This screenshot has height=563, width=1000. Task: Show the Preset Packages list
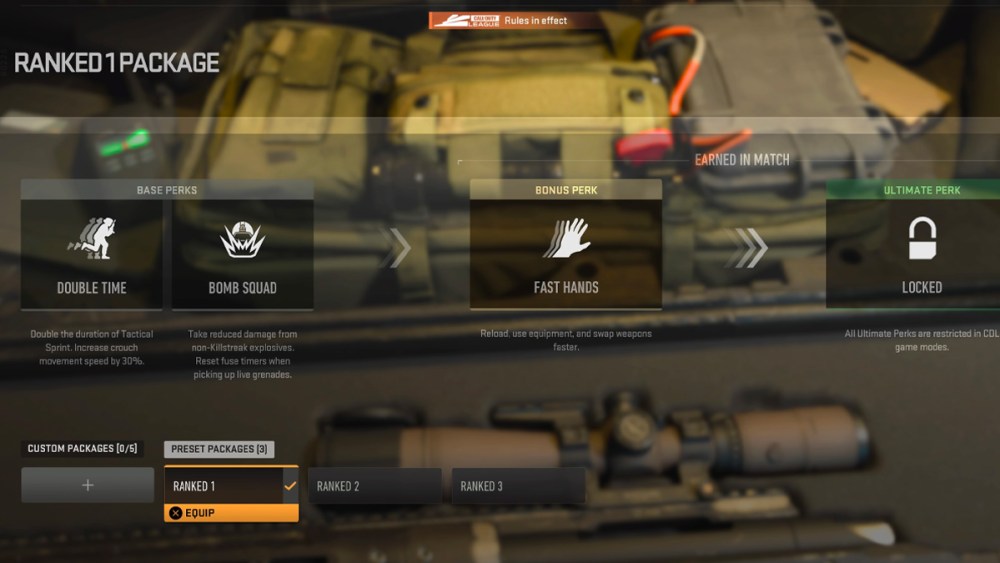pyautogui.click(x=219, y=449)
